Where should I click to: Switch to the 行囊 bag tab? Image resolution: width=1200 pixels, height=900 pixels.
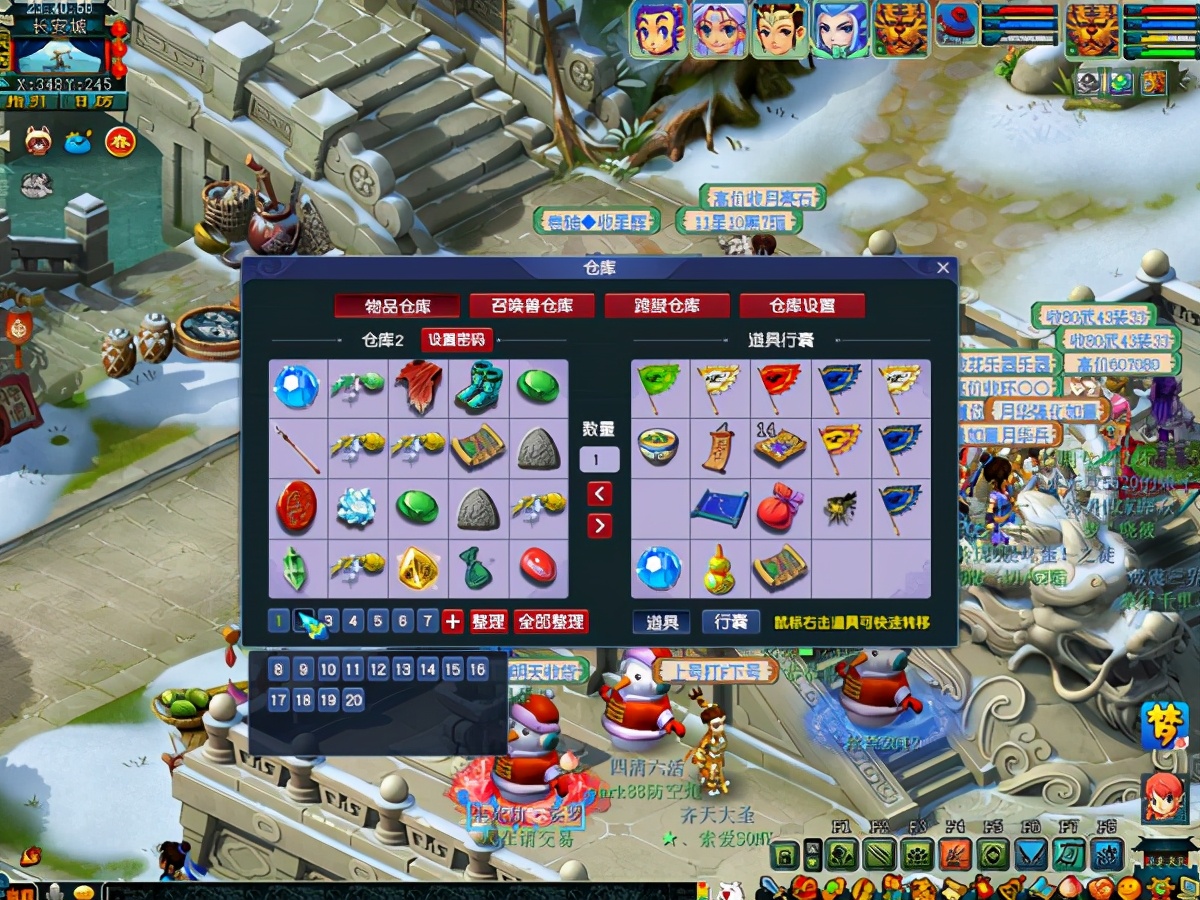click(730, 622)
